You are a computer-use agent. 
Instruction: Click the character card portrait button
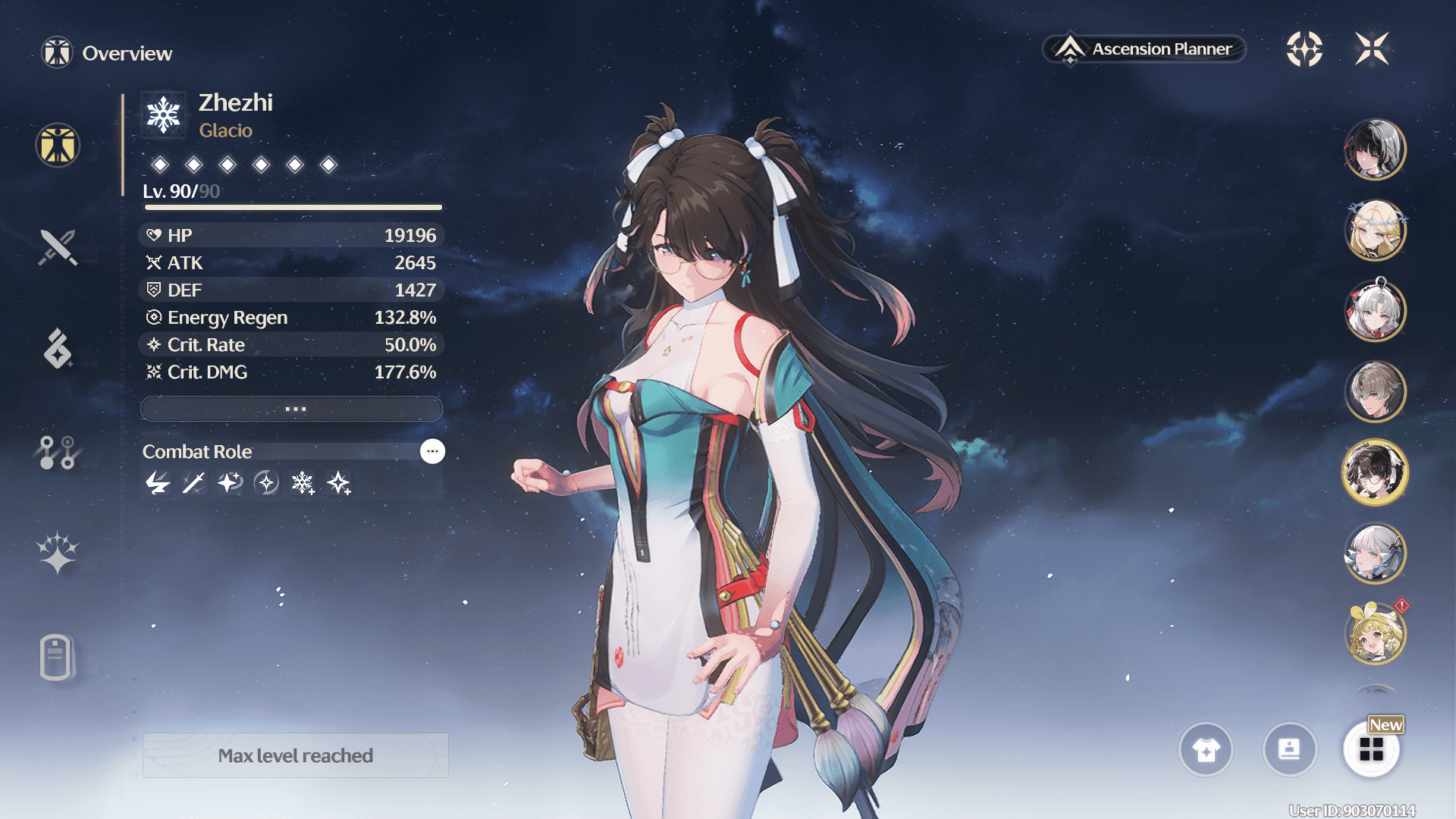[x=1289, y=750]
